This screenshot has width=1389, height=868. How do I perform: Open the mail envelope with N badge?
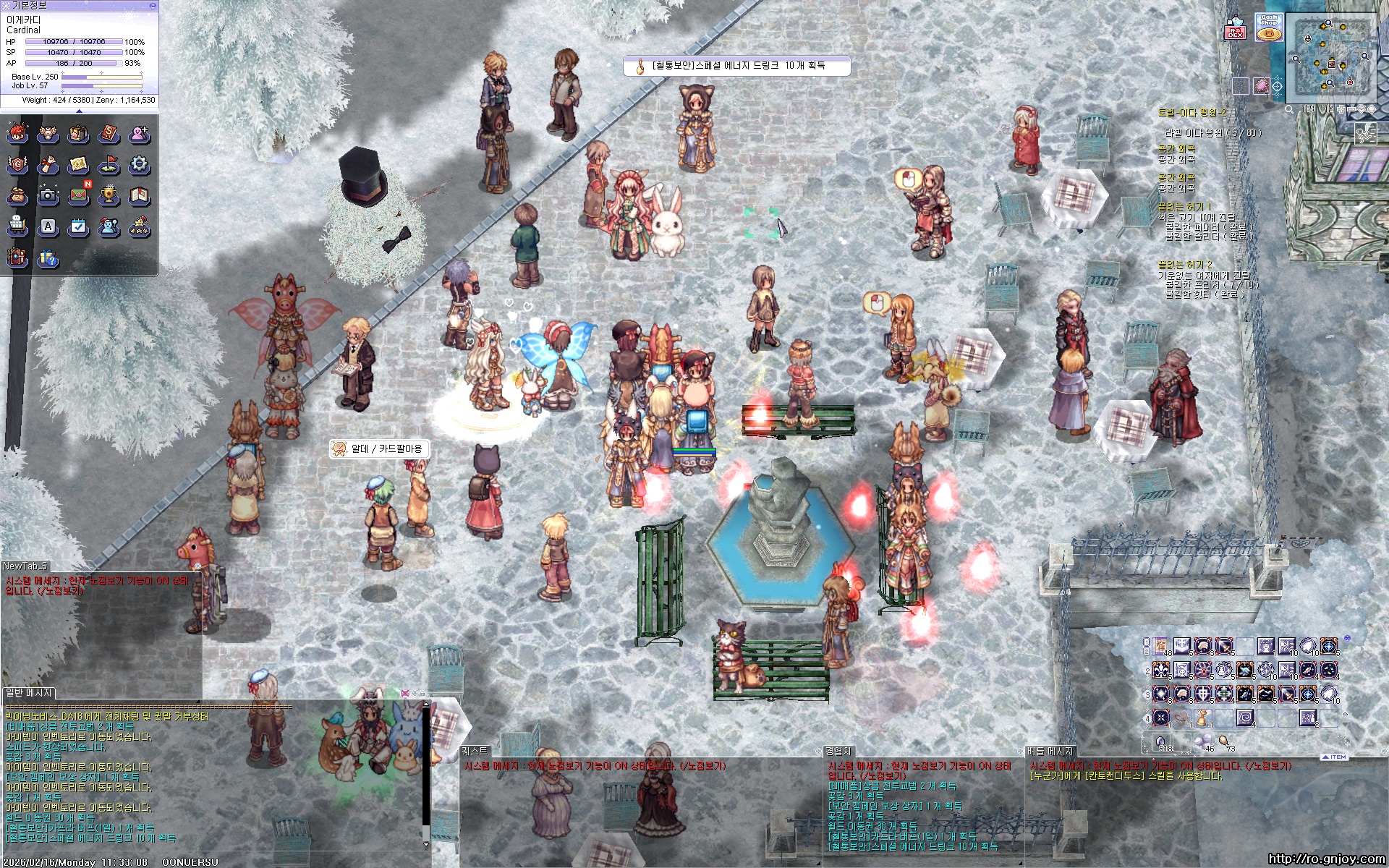click(78, 195)
